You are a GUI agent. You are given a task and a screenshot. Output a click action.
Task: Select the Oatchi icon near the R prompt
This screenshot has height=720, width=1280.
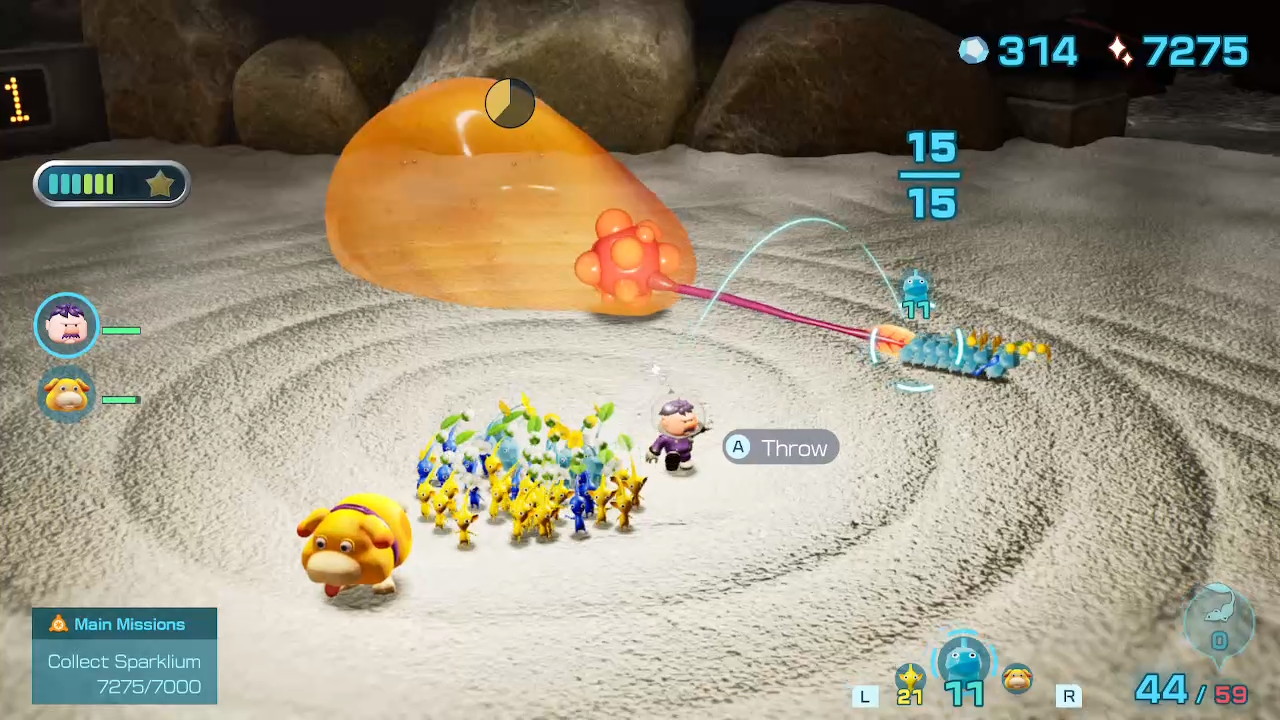tap(1018, 680)
